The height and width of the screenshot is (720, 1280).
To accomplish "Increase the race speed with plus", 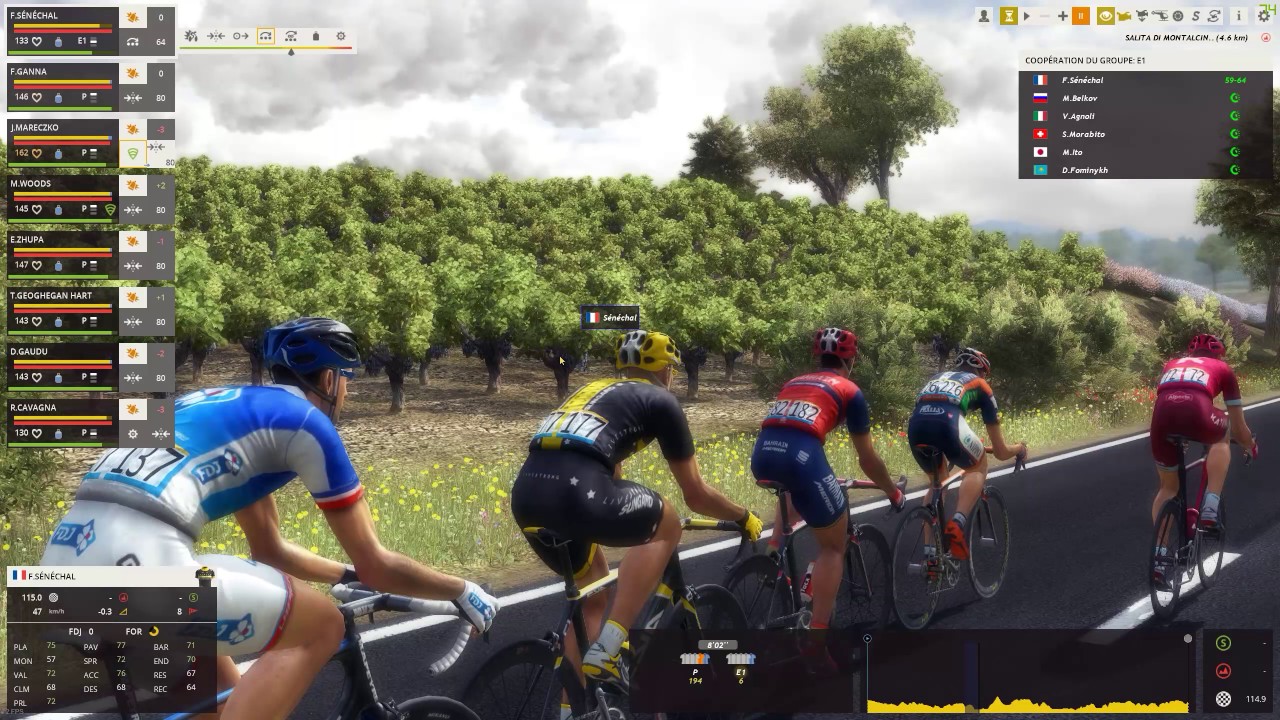I will (x=1062, y=16).
